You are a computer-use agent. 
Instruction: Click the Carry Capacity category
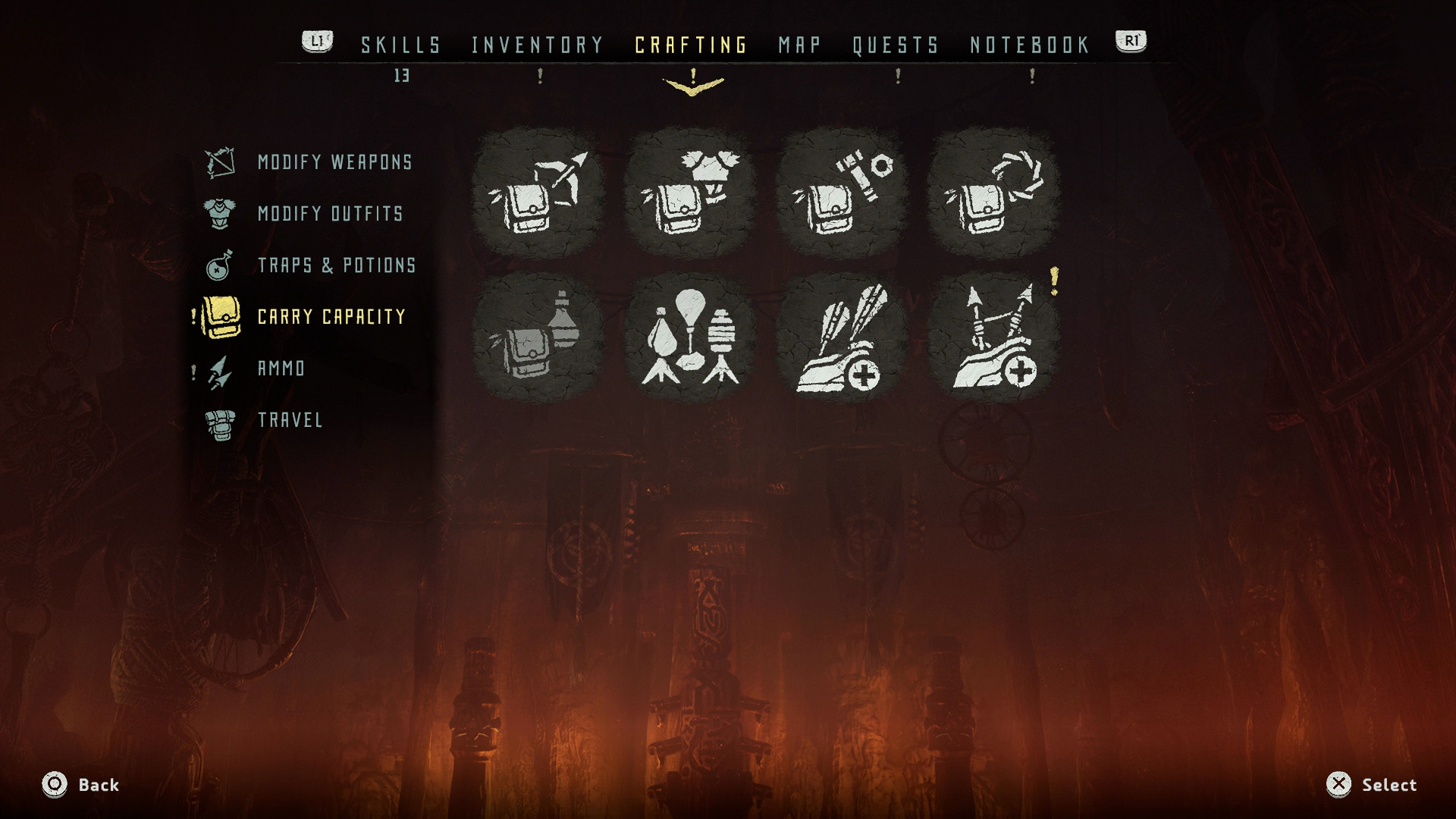(x=331, y=317)
